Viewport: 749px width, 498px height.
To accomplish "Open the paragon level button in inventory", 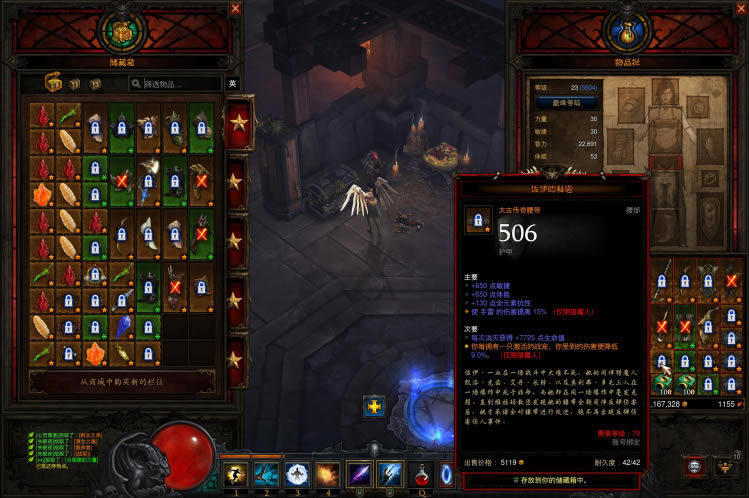I will tap(567, 103).
